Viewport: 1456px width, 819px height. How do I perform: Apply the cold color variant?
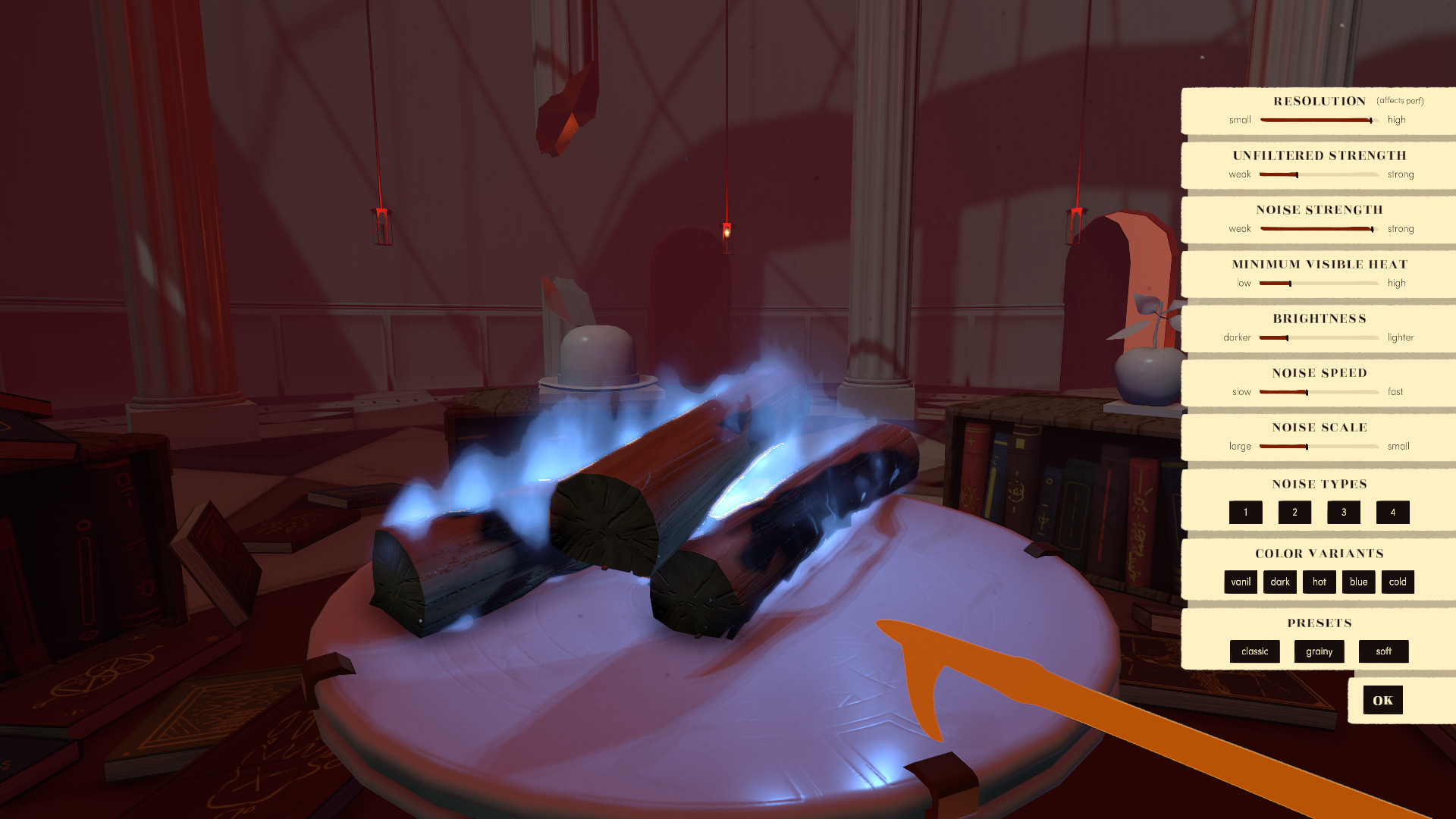(1398, 582)
